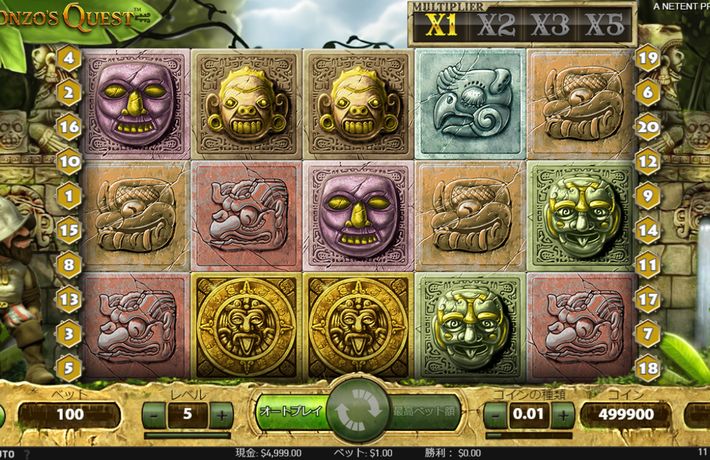Click the payline 14 number badge
Image resolution: width=710 pixels, height=460 pixels.
(x=647, y=229)
